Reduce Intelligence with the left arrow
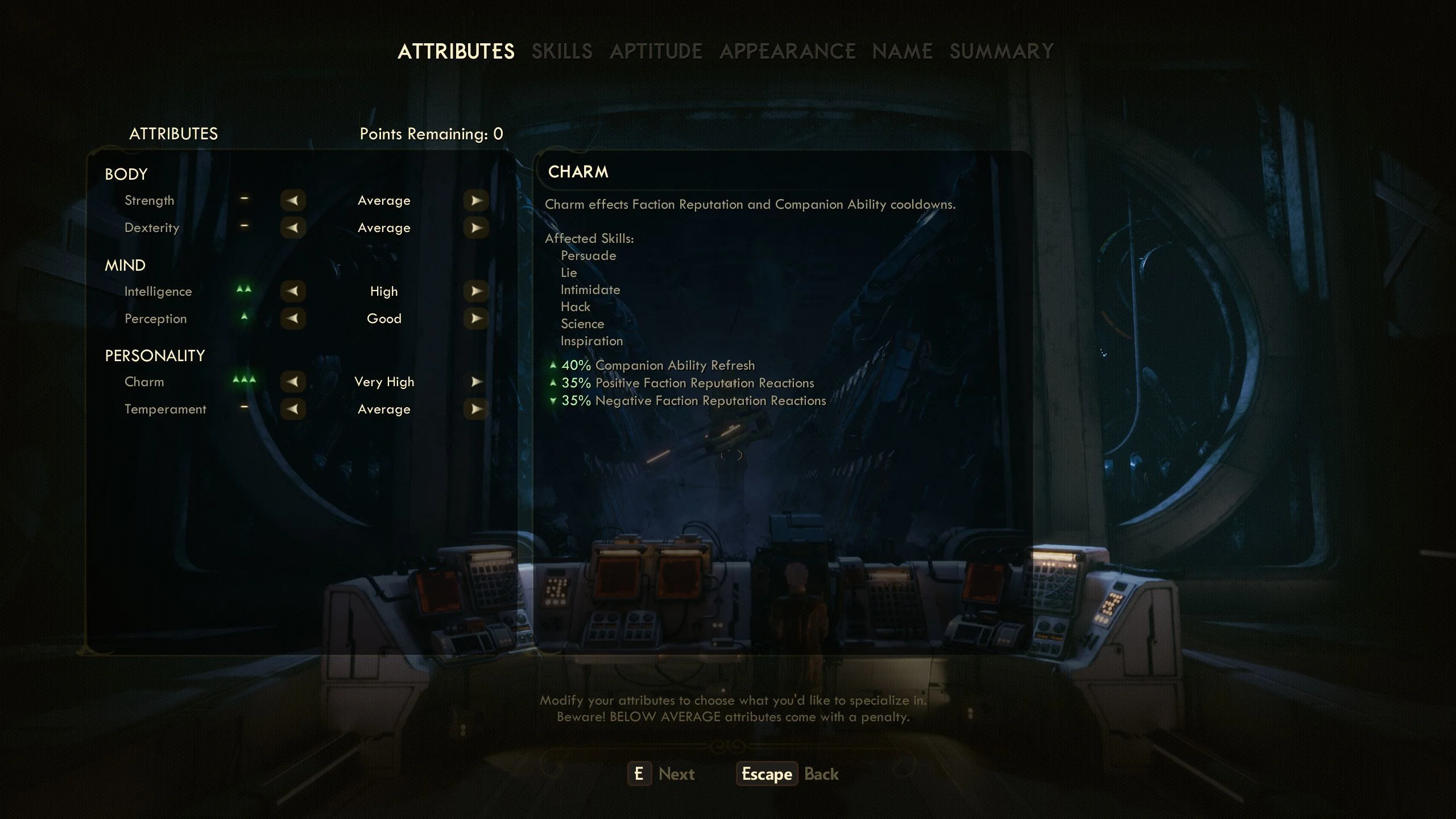 click(293, 292)
